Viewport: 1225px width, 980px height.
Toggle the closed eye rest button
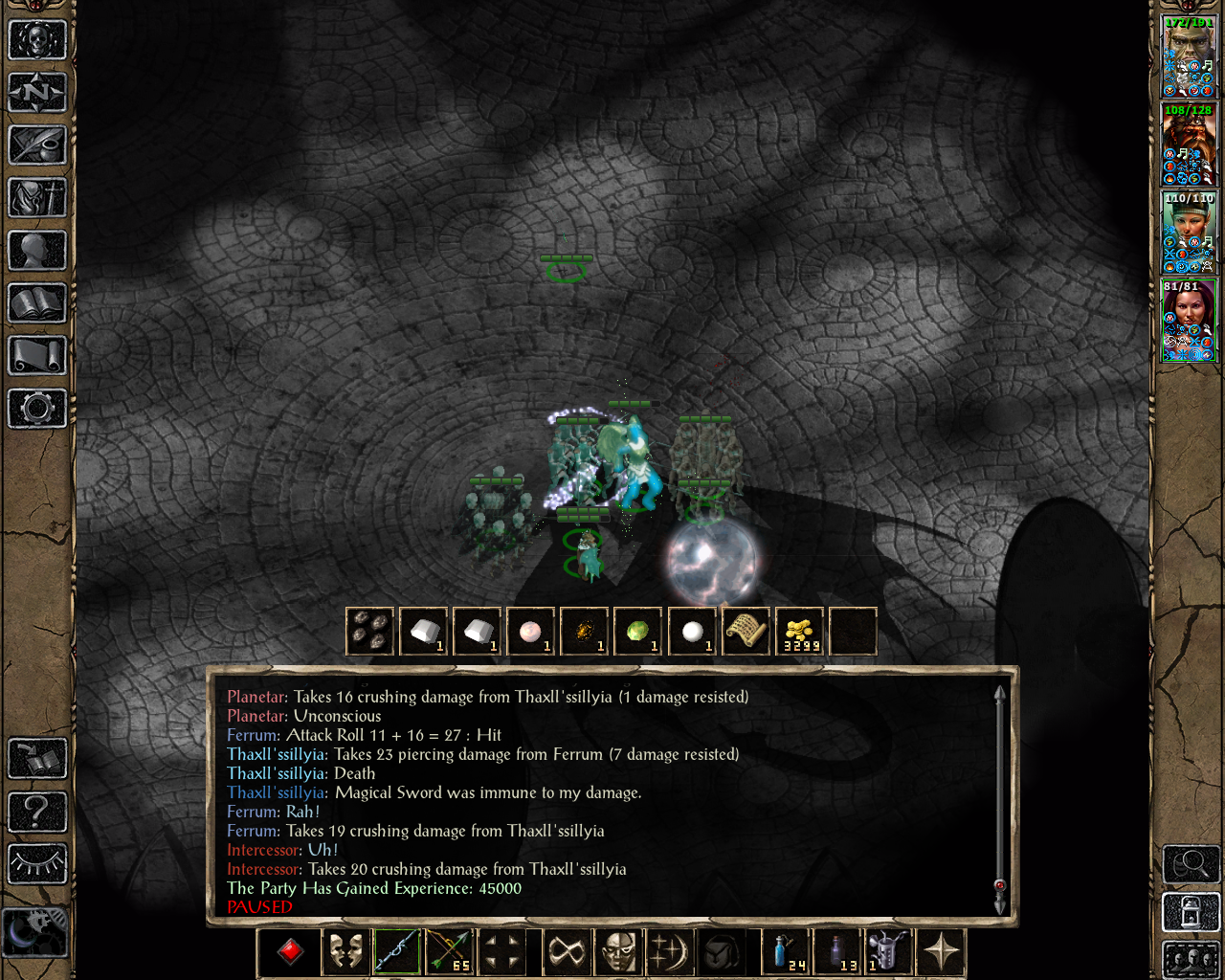click(36, 864)
